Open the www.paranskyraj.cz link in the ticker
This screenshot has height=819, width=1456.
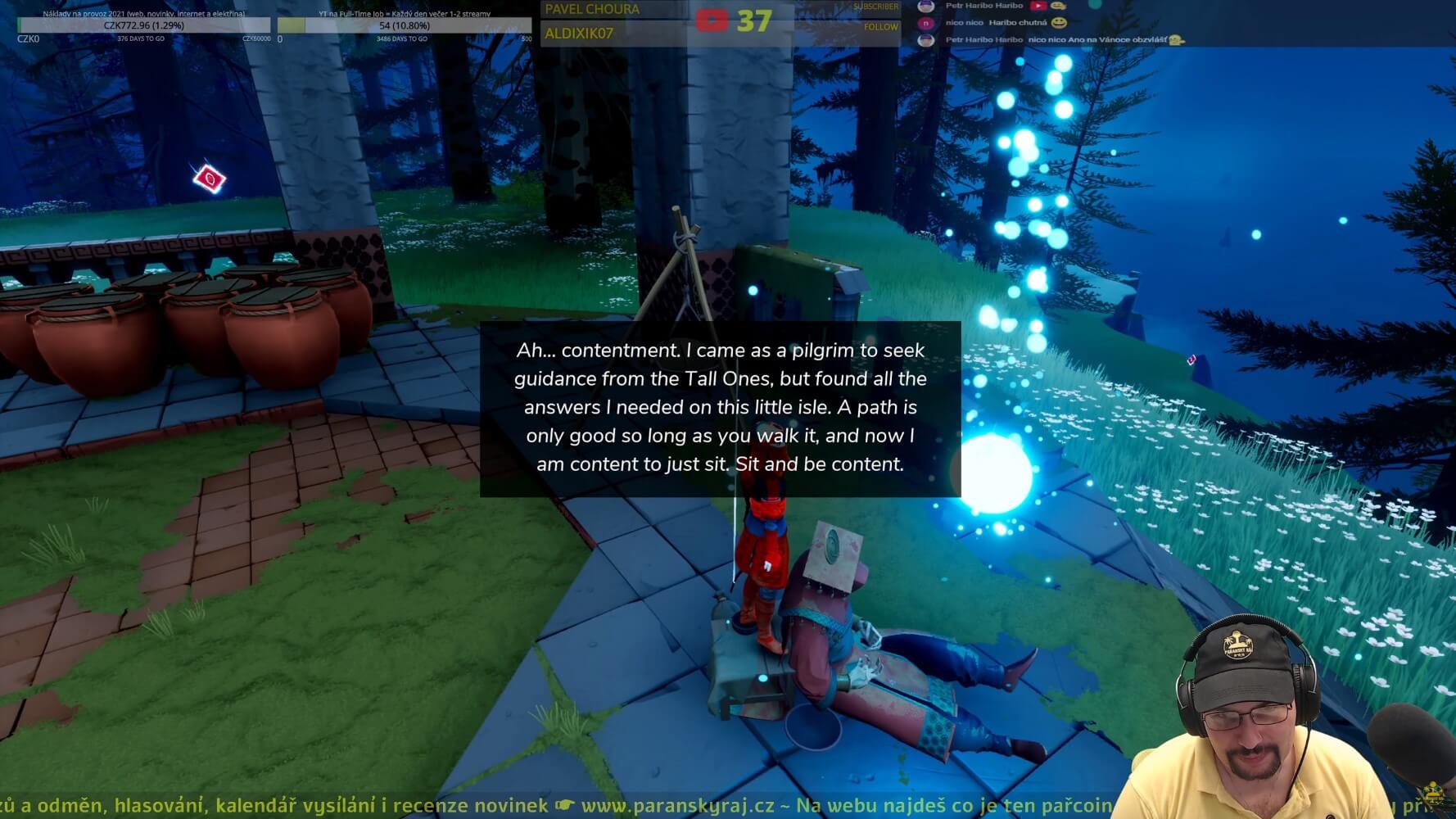pyautogui.click(x=677, y=806)
